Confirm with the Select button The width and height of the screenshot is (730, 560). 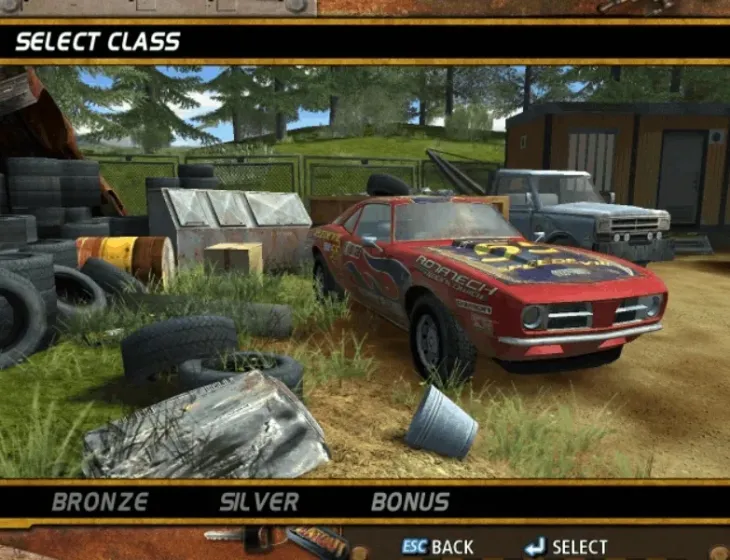566,547
